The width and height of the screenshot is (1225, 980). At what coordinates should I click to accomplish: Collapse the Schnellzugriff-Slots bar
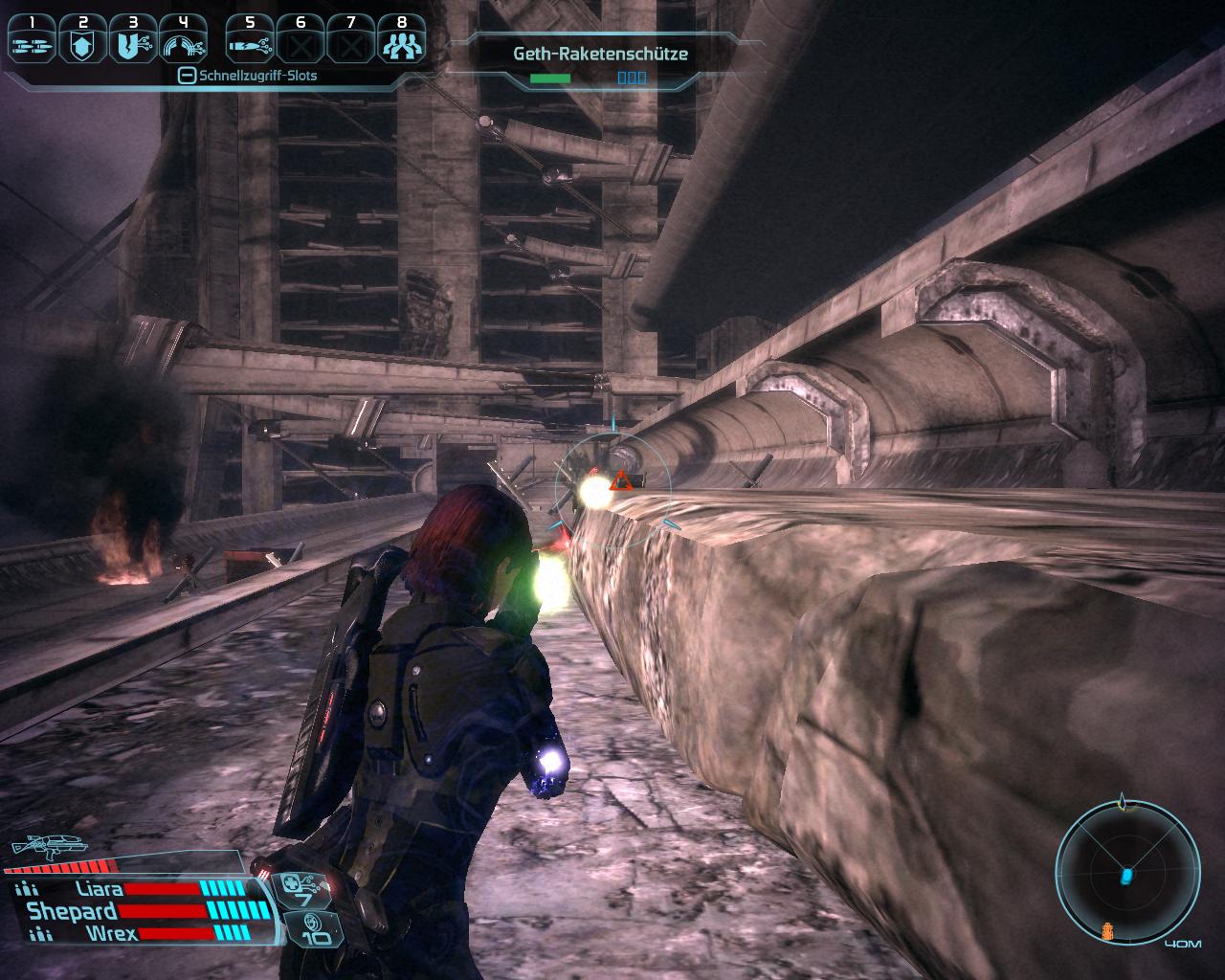188,76
